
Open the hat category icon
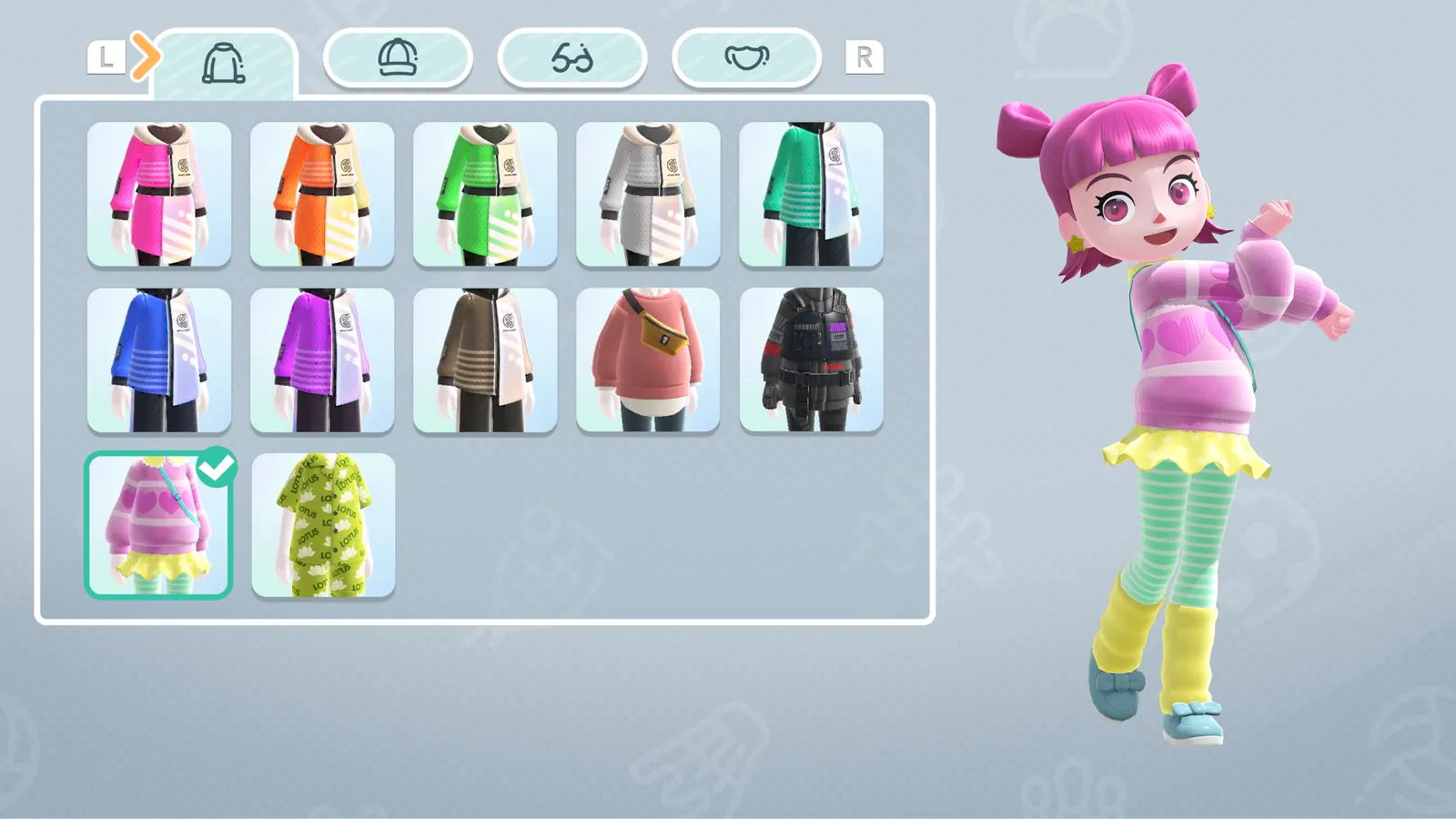[x=398, y=57]
